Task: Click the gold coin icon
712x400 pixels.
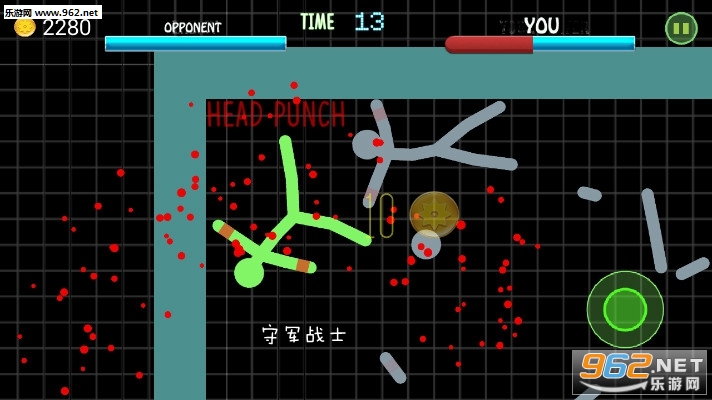Action: [24, 28]
